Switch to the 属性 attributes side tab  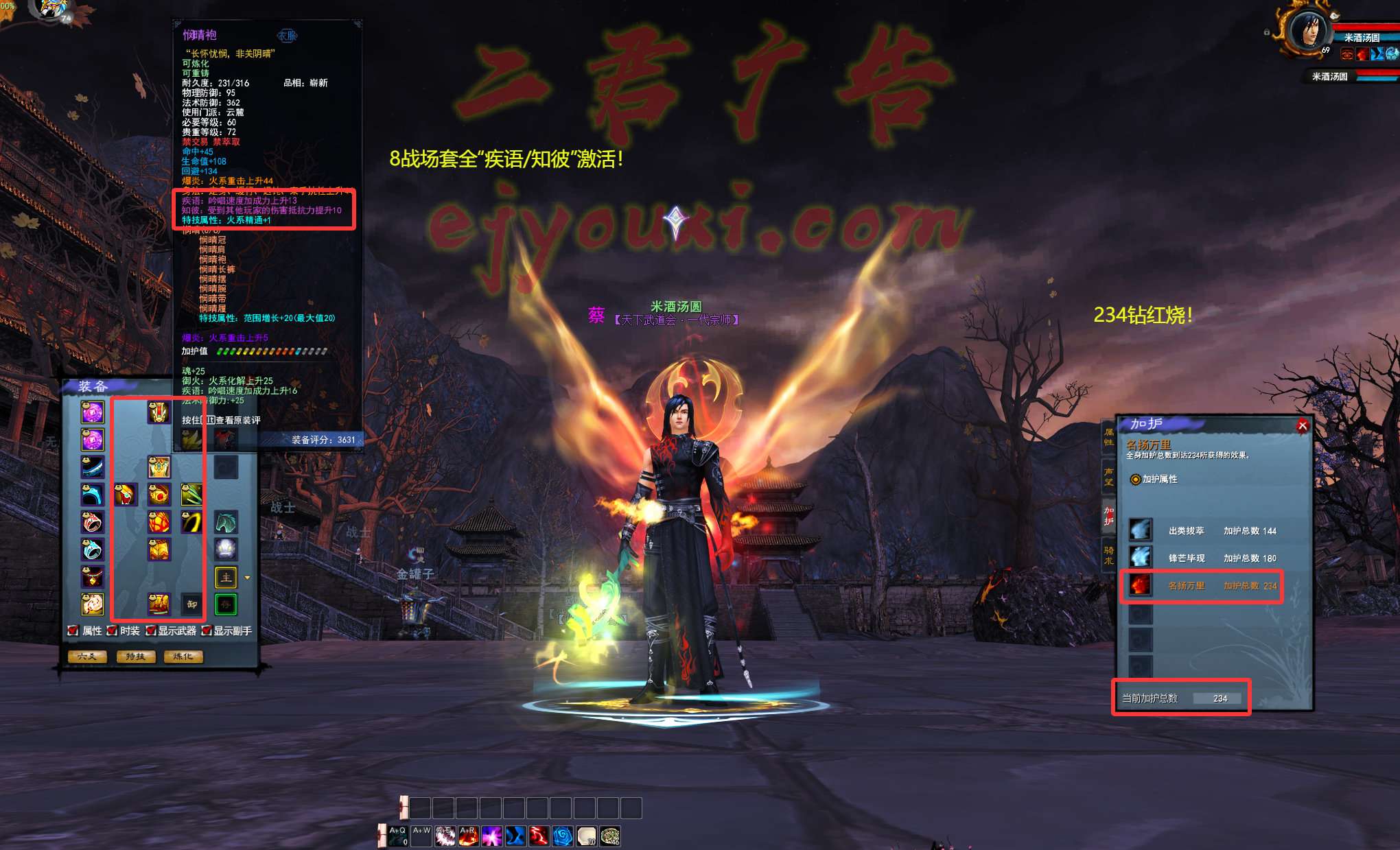[x=1108, y=437]
